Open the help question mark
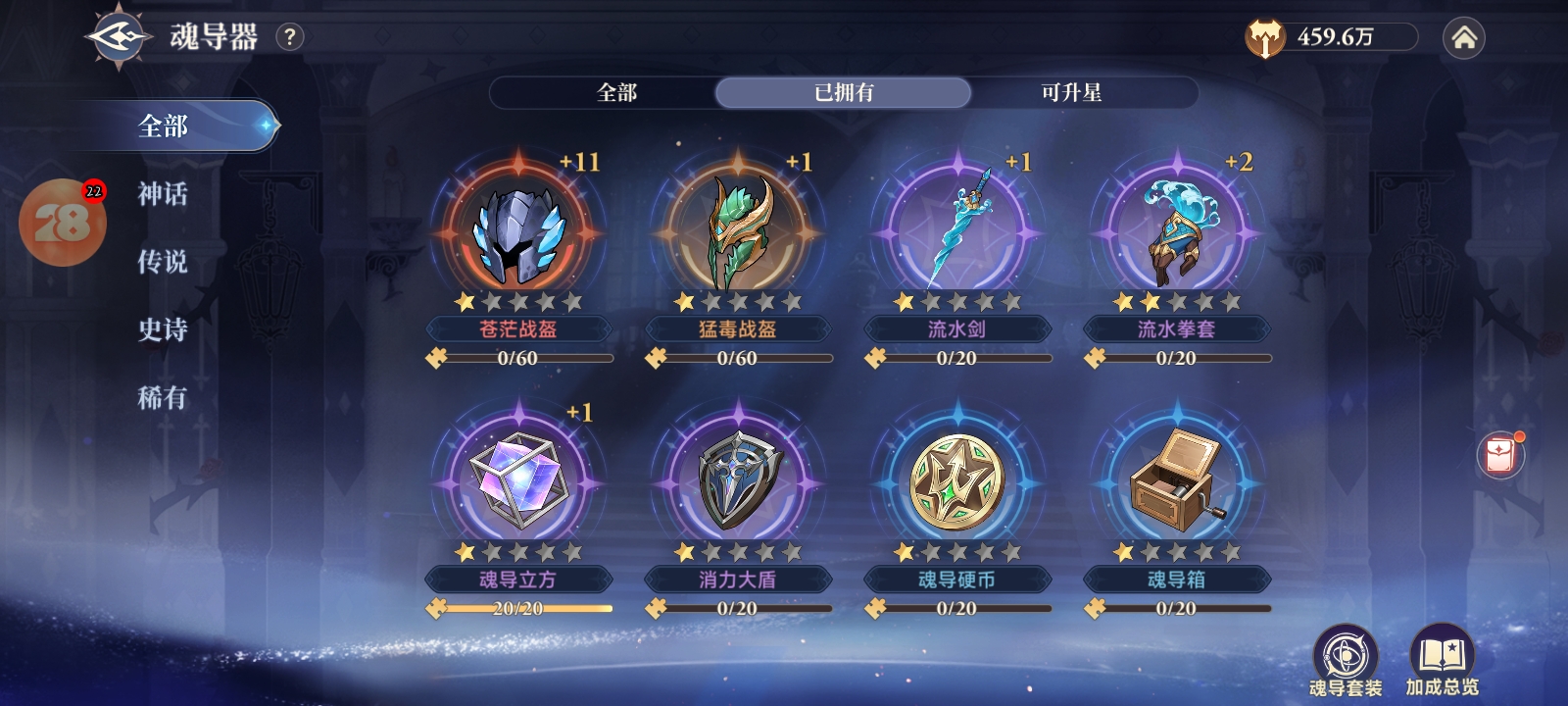This screenshot has height=706, width=1568. click(x=289, y=38)
